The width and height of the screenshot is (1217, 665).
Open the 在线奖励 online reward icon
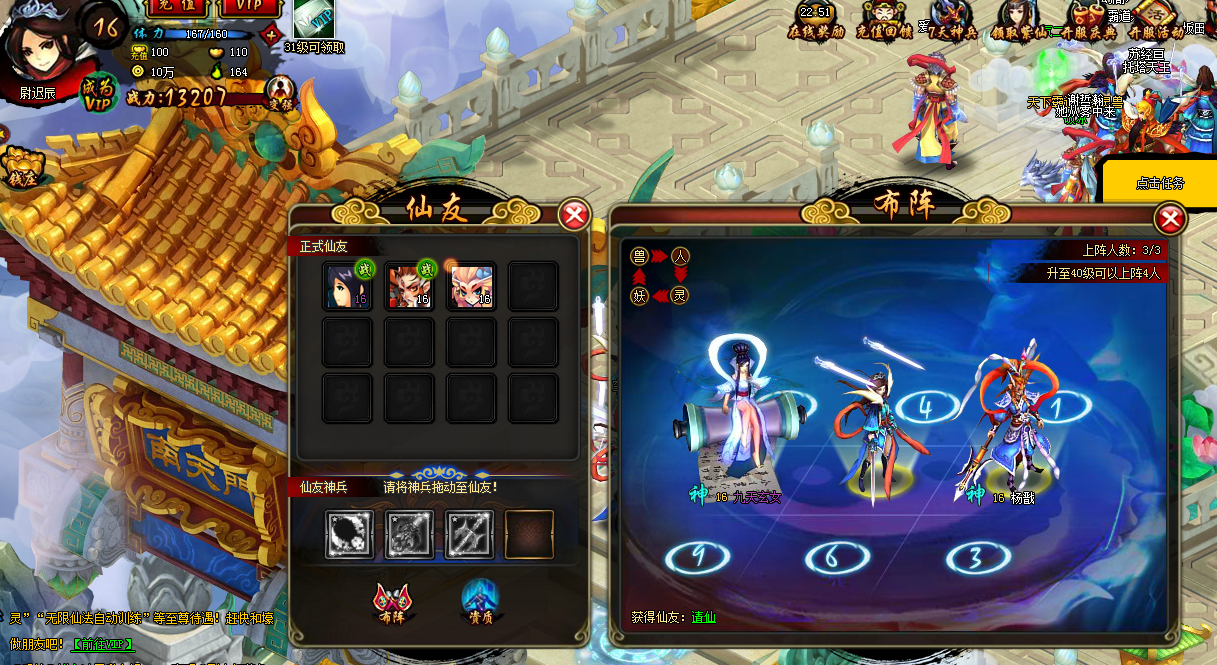pos(815,19)
